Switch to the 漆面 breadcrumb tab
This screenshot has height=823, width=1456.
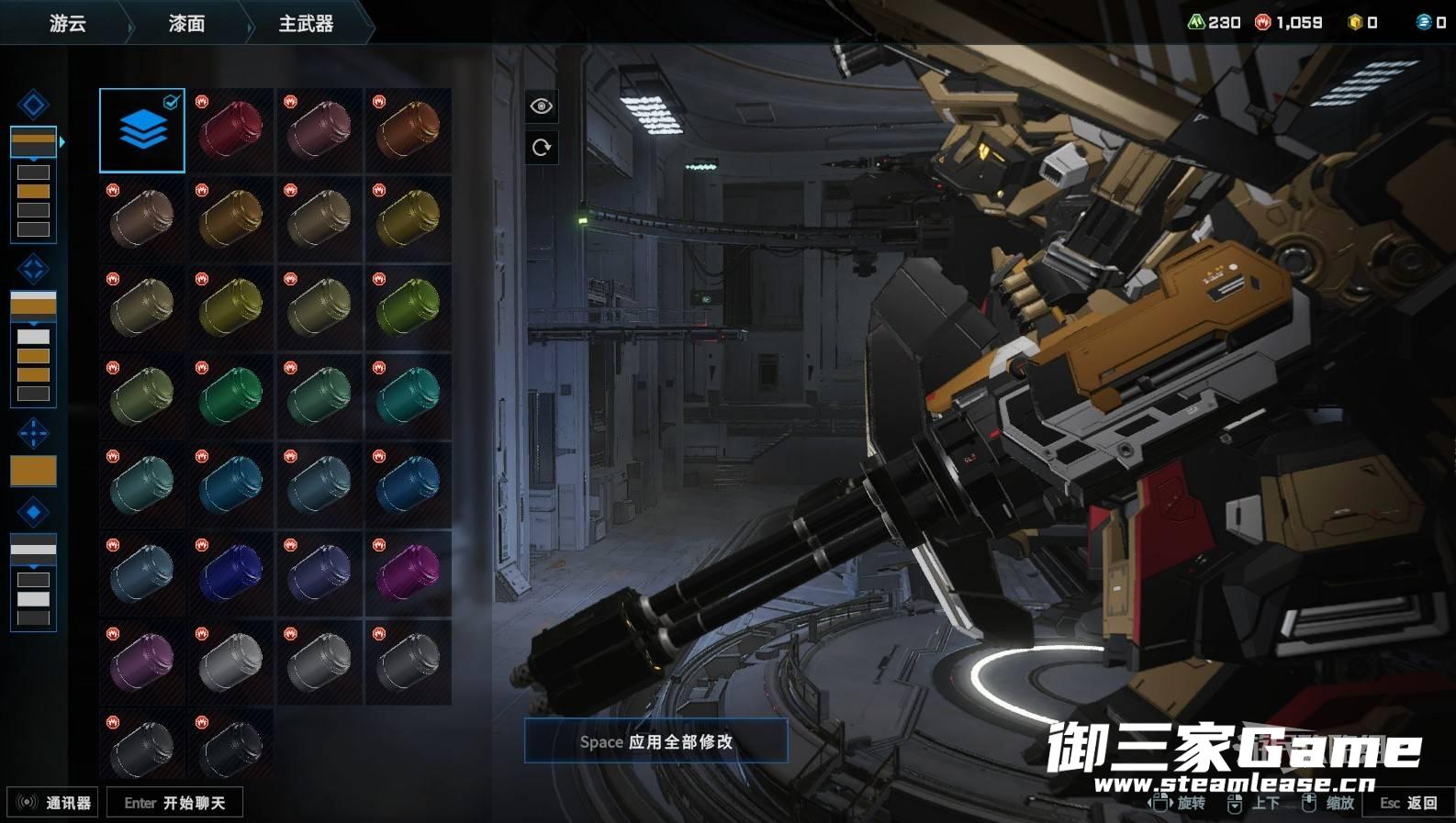[186, 23]
